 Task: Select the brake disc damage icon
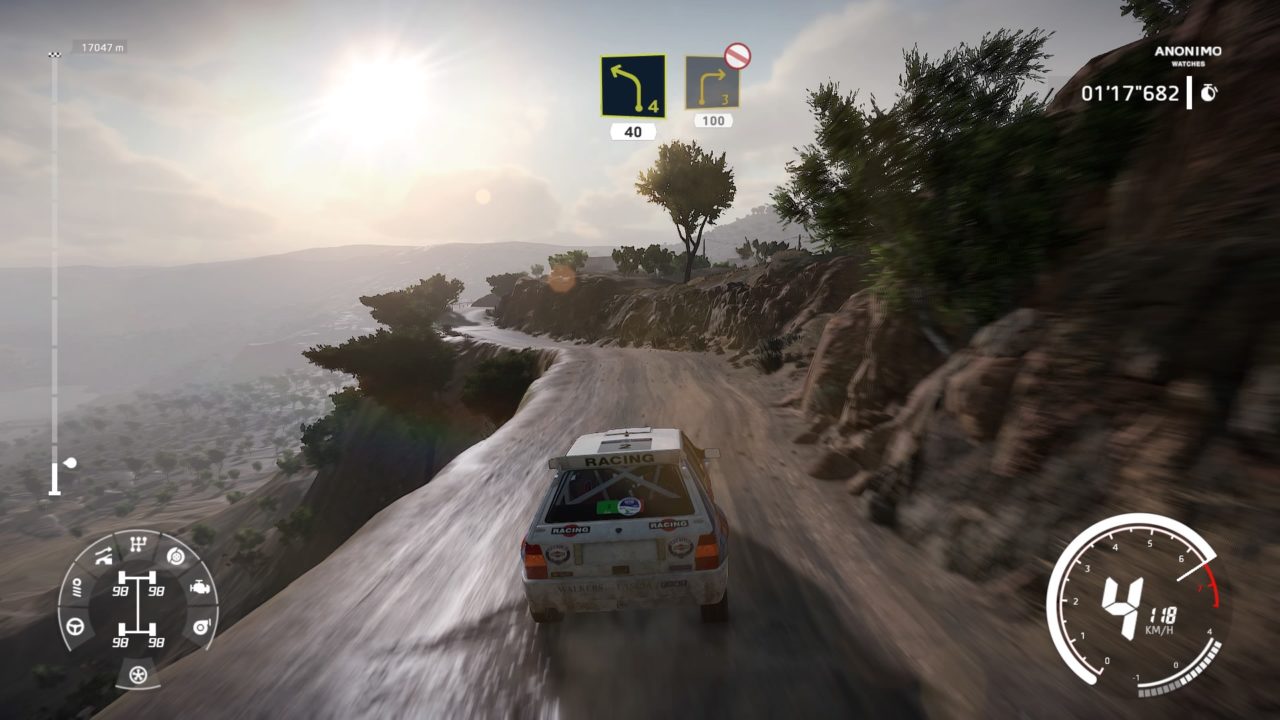pyautogui.click(x=176, y=557)
